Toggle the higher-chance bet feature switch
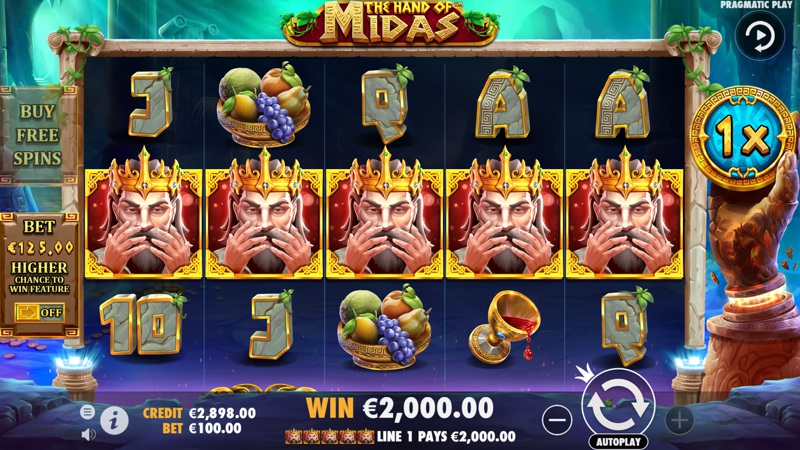This screenshot has height=450, width=800. pos(37,311)
